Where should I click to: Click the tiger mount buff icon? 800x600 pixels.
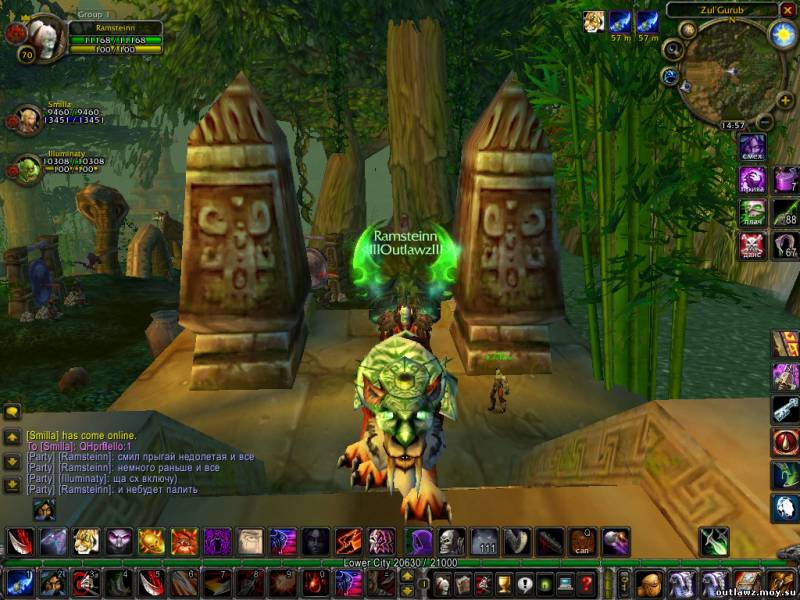coord(594,22)
